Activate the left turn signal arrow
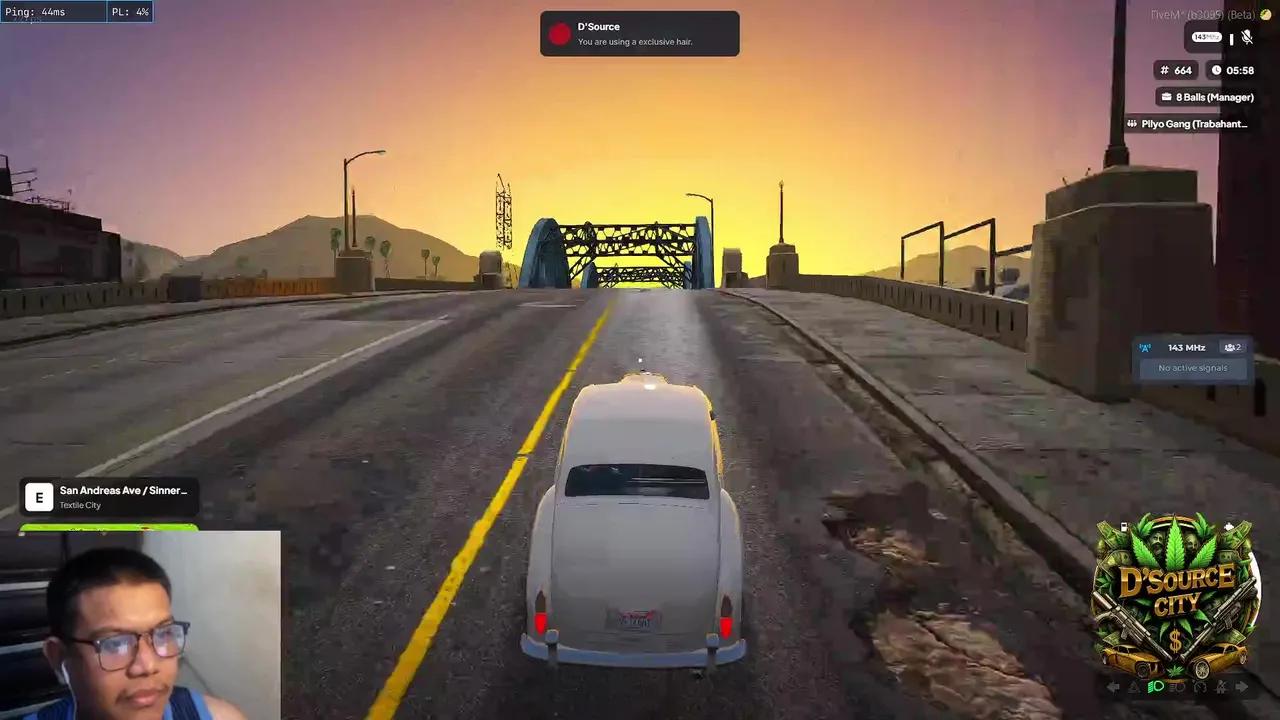The width and height of the screenshot is (1280, 720). point(1113,687)
